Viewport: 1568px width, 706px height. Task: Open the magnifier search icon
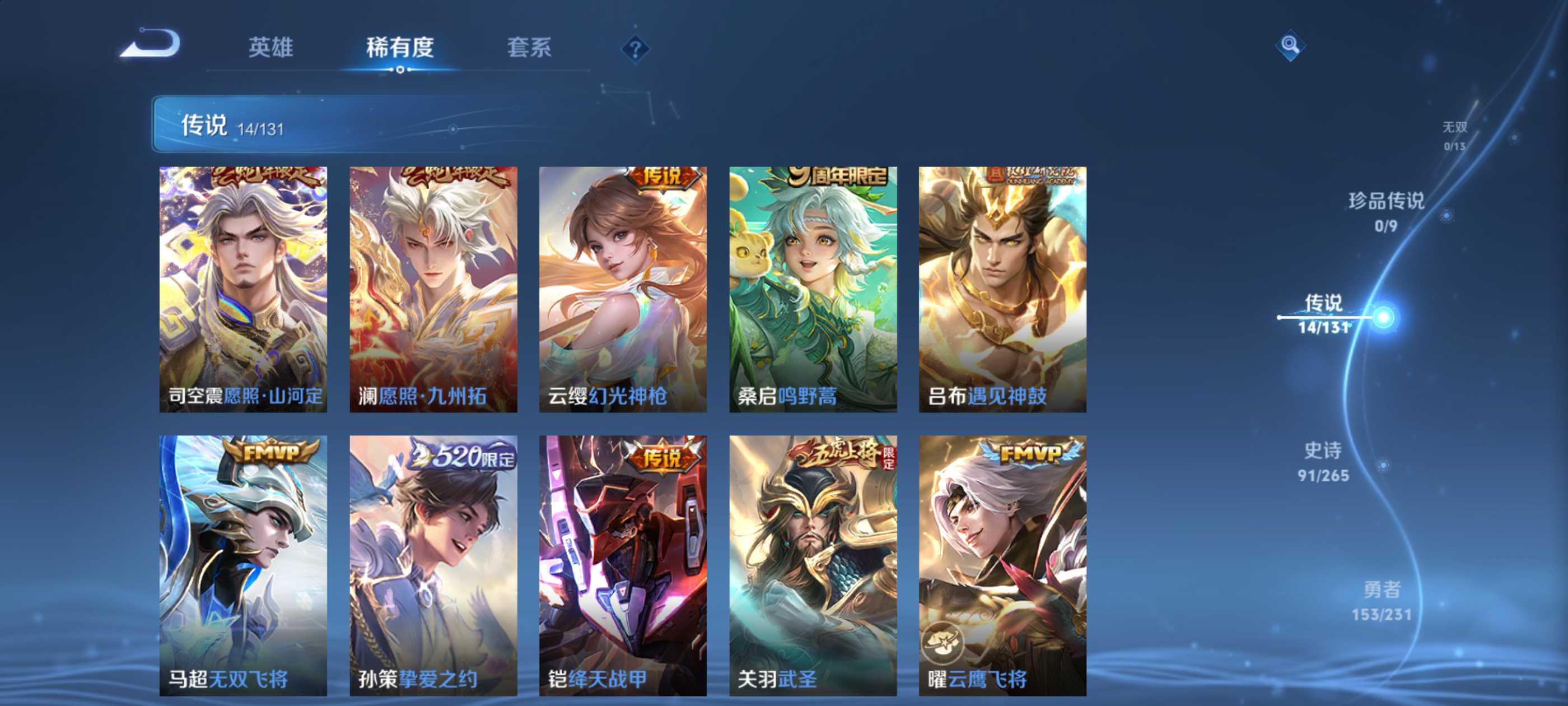[x=1289, y=45]
